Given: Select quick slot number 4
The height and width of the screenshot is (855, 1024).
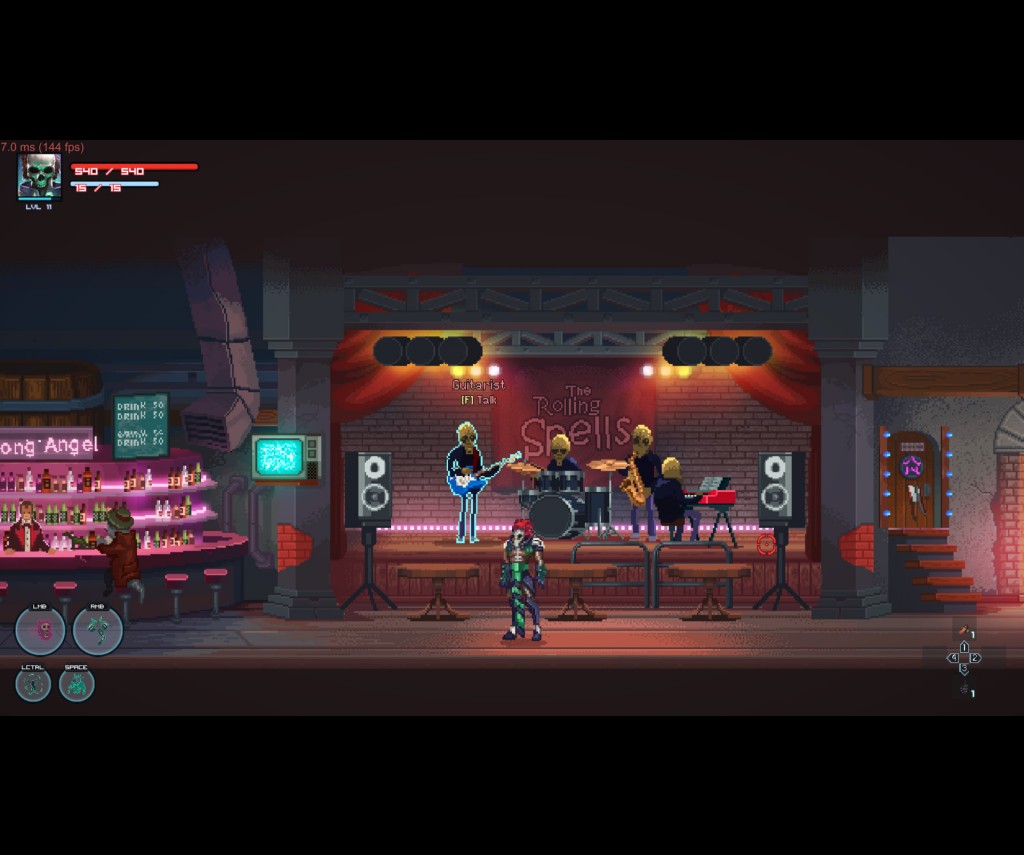Looking at the screenshot, I should point(953,658).
